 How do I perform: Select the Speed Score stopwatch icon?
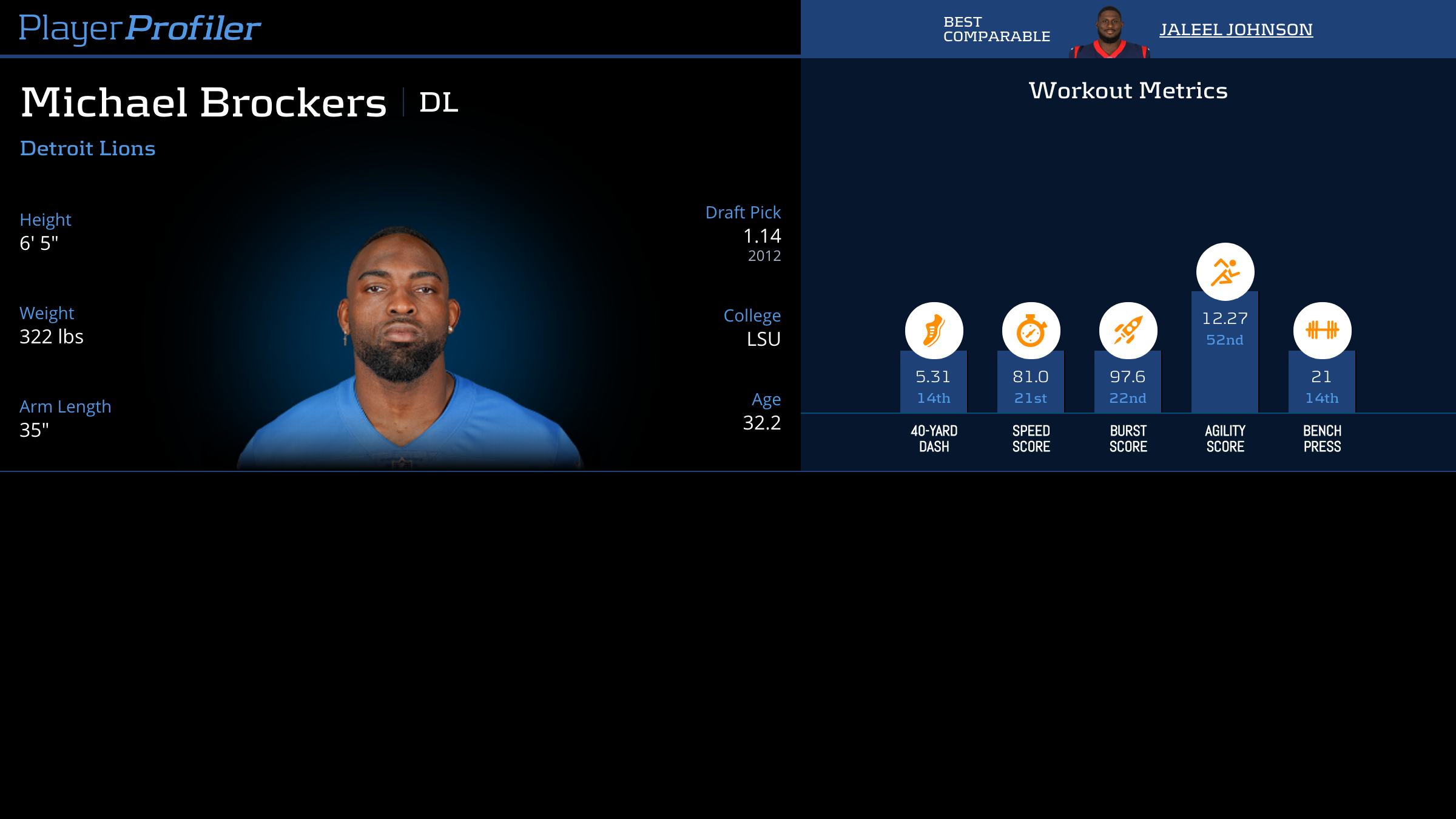pos(1031,331)
